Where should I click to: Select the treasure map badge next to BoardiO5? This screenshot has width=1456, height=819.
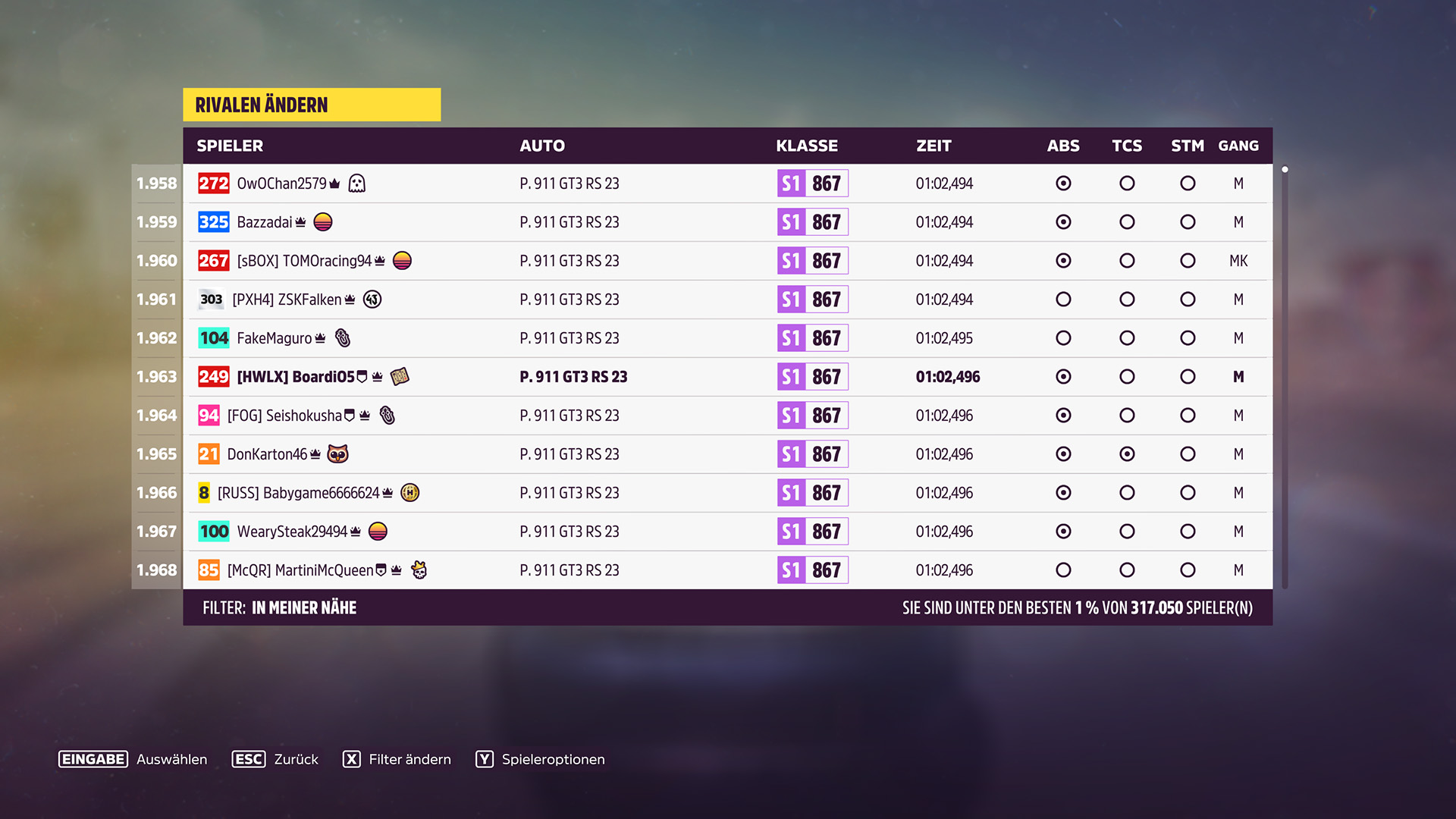[x=400, y=376]
